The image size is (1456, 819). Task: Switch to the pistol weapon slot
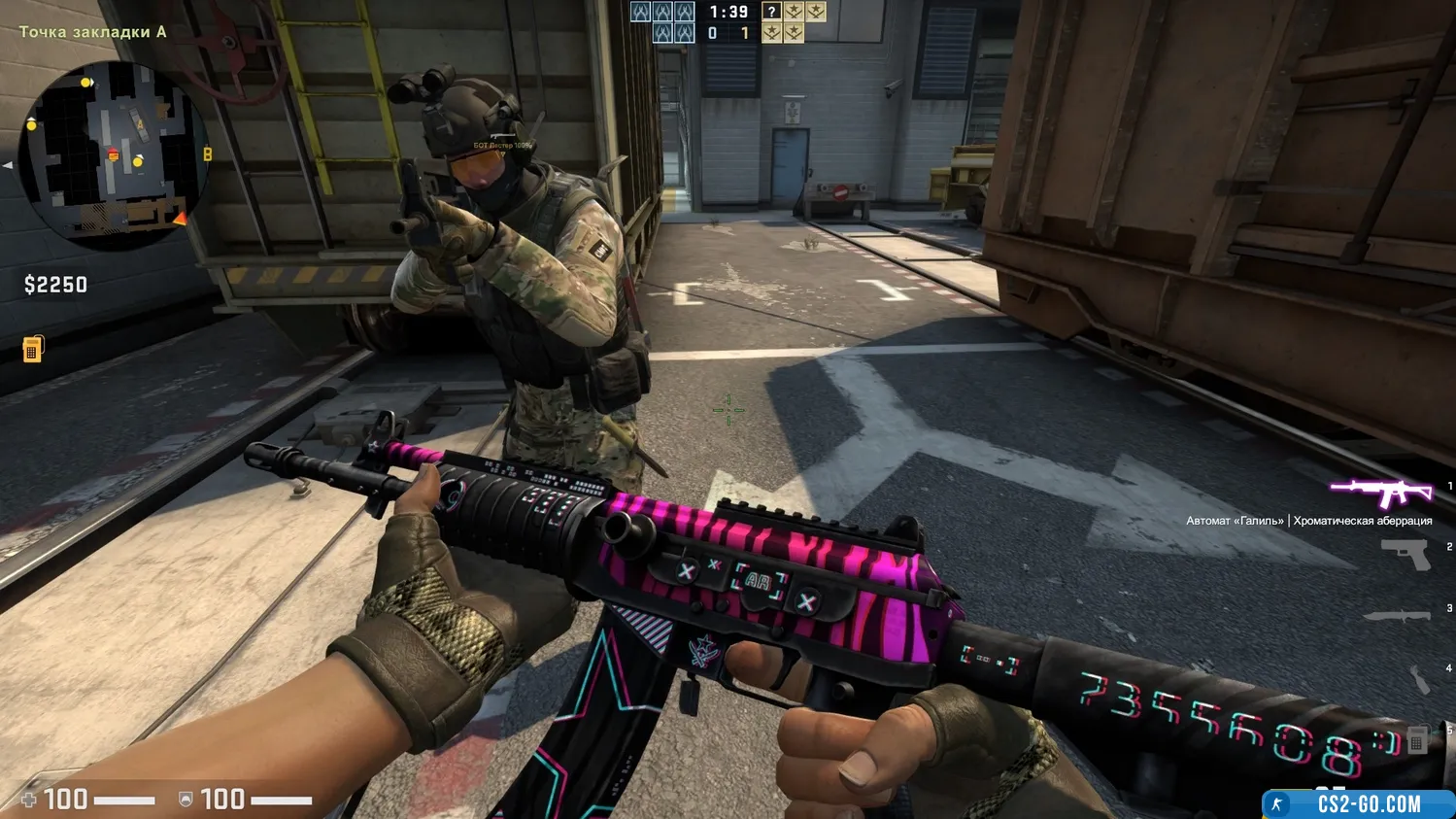(1405, 555)
